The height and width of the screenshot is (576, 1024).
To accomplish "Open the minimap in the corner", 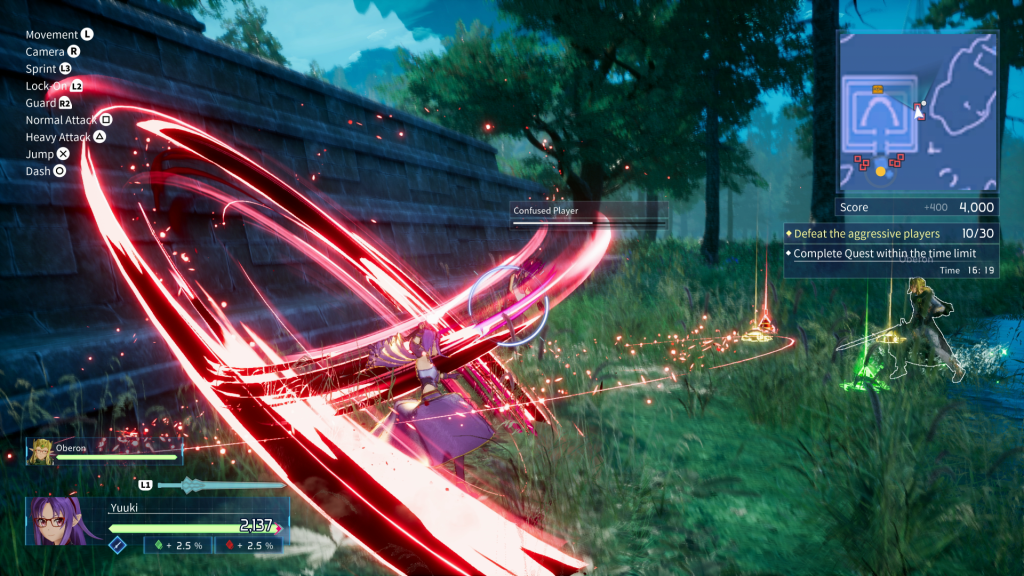I will click(x=917, y=112).
